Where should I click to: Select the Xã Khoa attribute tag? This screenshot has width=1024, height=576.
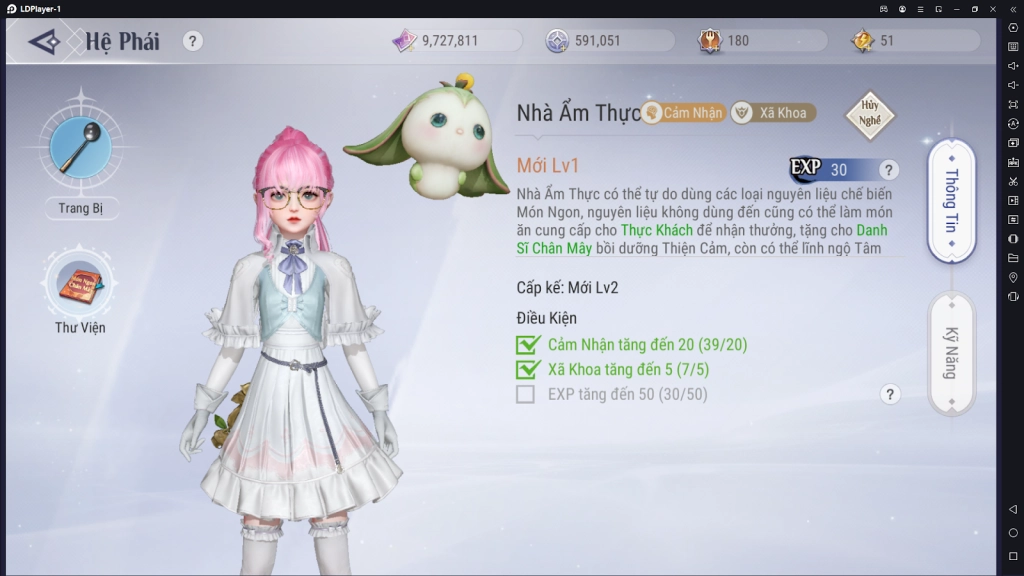pyautogui.click(x=771, y=113)
